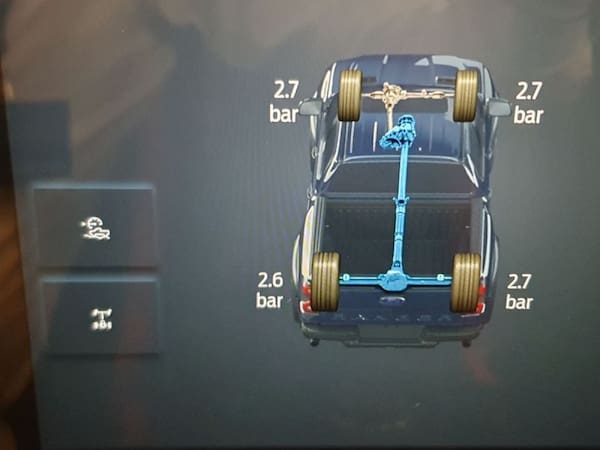Select the lower drivetrain axle icon button

[99, 317]
